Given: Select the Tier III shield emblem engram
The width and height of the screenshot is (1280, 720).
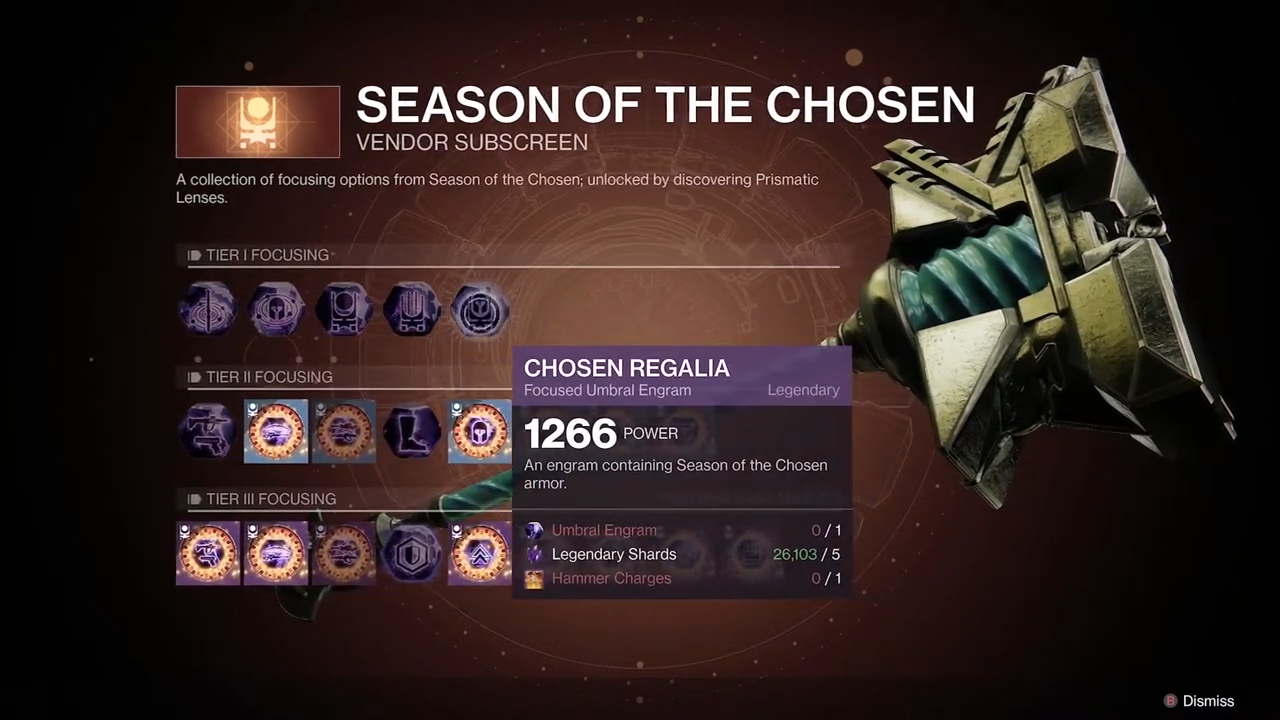Looking at the screenshot, I should (412, 553).
